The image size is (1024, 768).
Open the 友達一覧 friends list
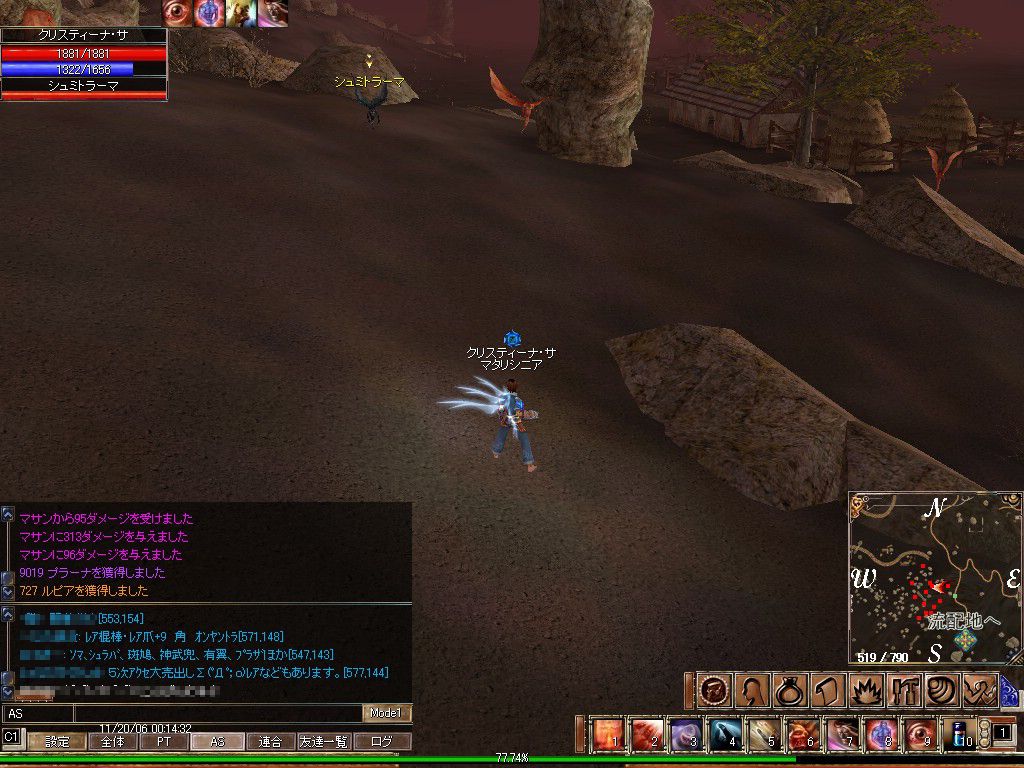[326, 742]
